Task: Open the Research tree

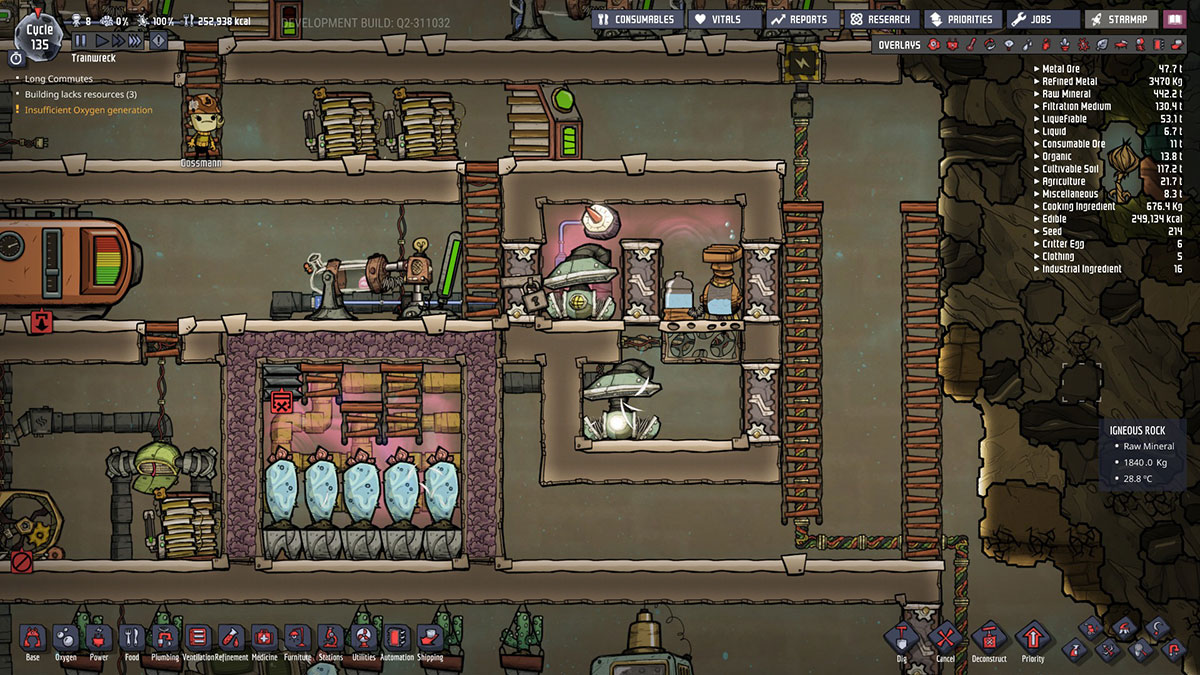Action: (881, 19)
